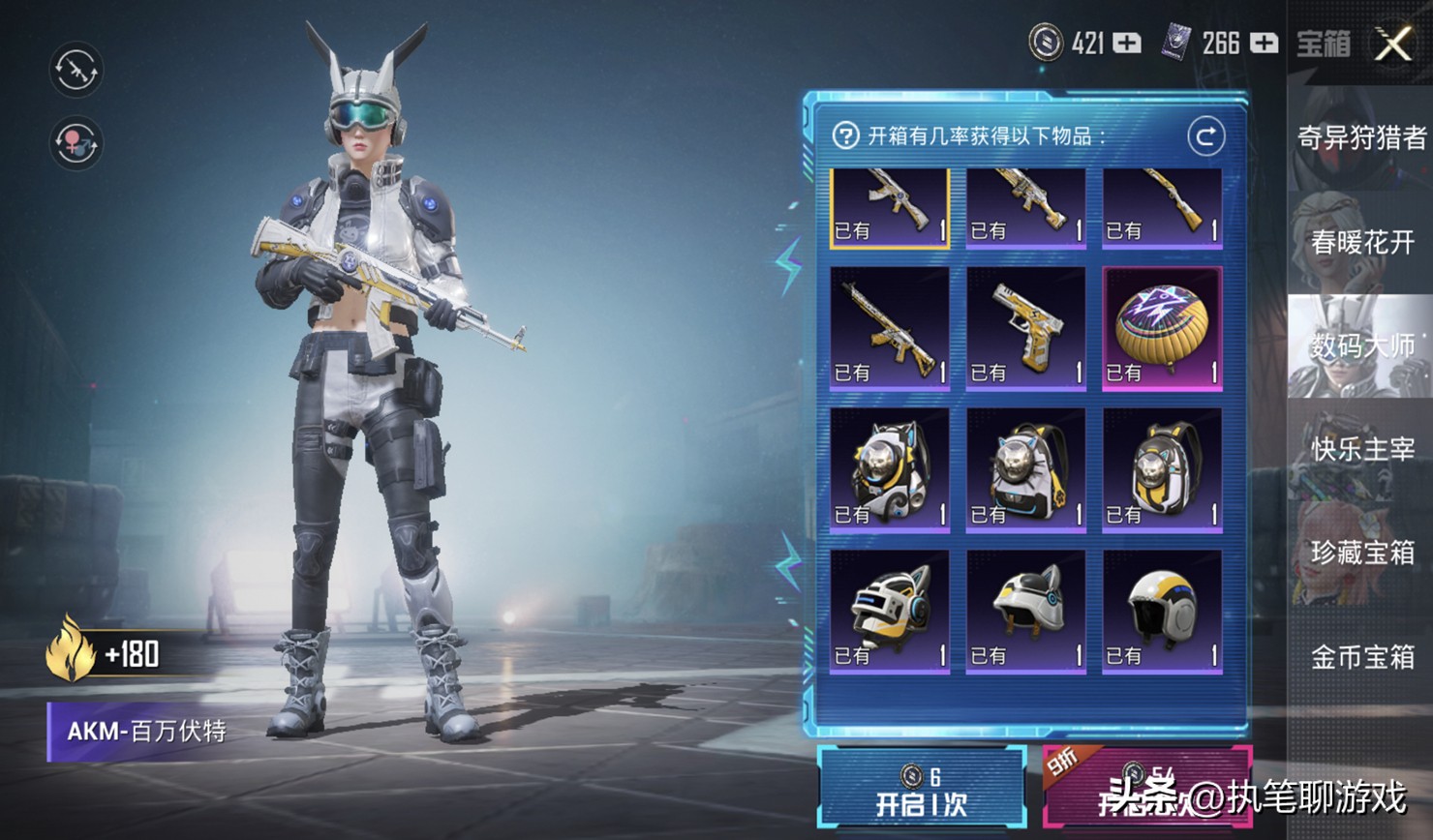Select the gold parachute item slot
The image size is (1433, 840).
tap(1162, 329)
